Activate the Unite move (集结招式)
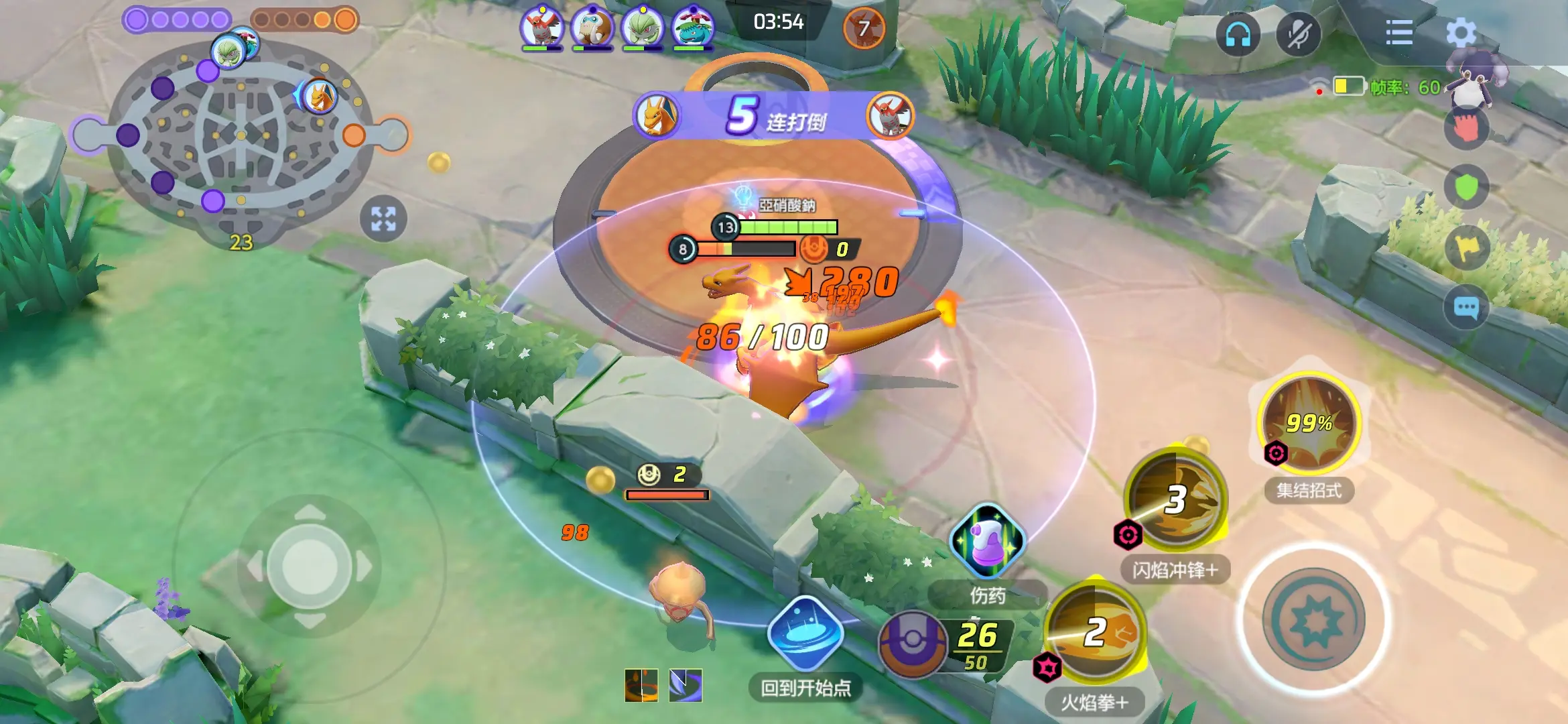 pos(1309,422)
